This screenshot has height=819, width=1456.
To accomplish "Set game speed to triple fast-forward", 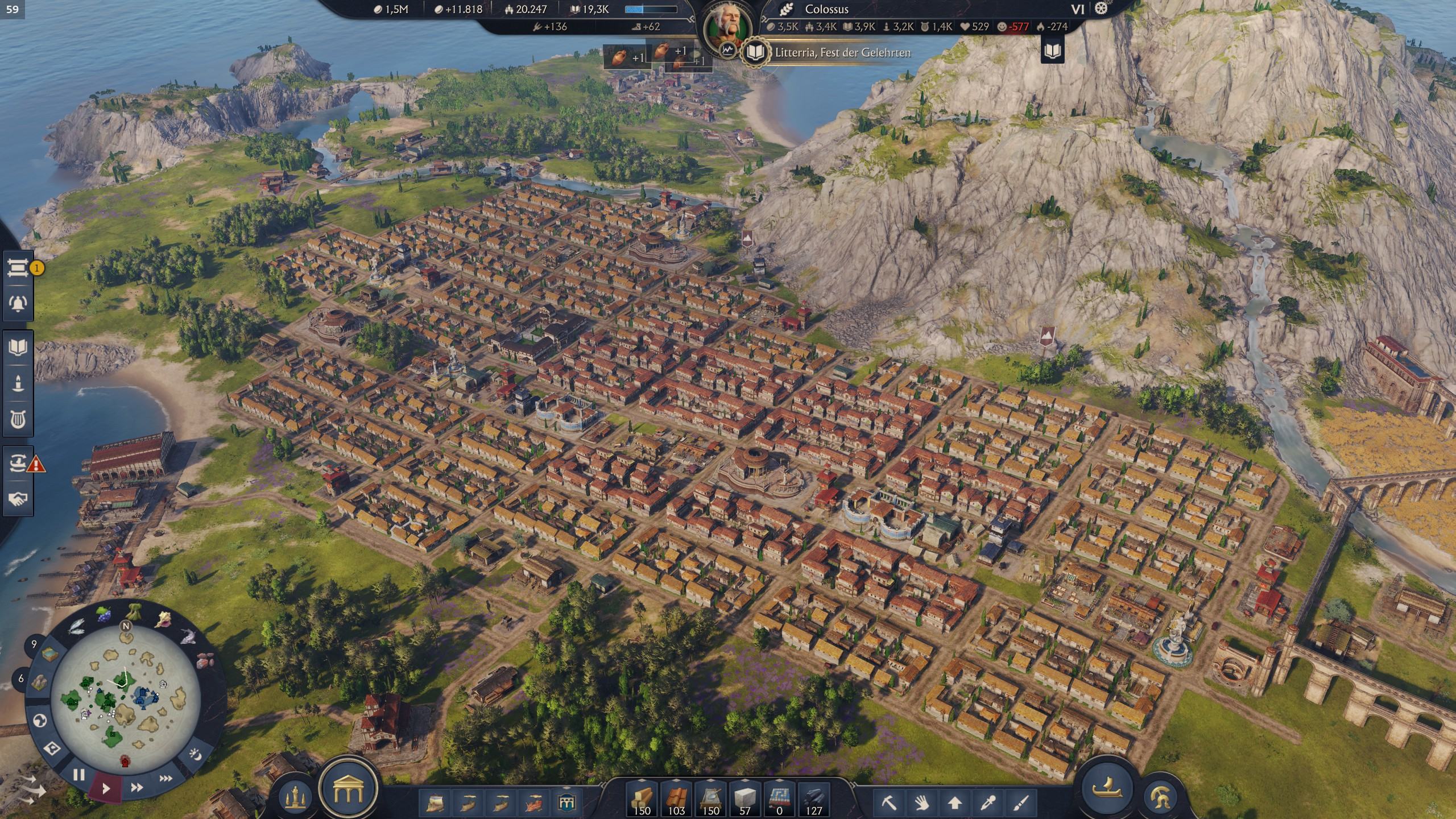I will [x=166, y=779].
